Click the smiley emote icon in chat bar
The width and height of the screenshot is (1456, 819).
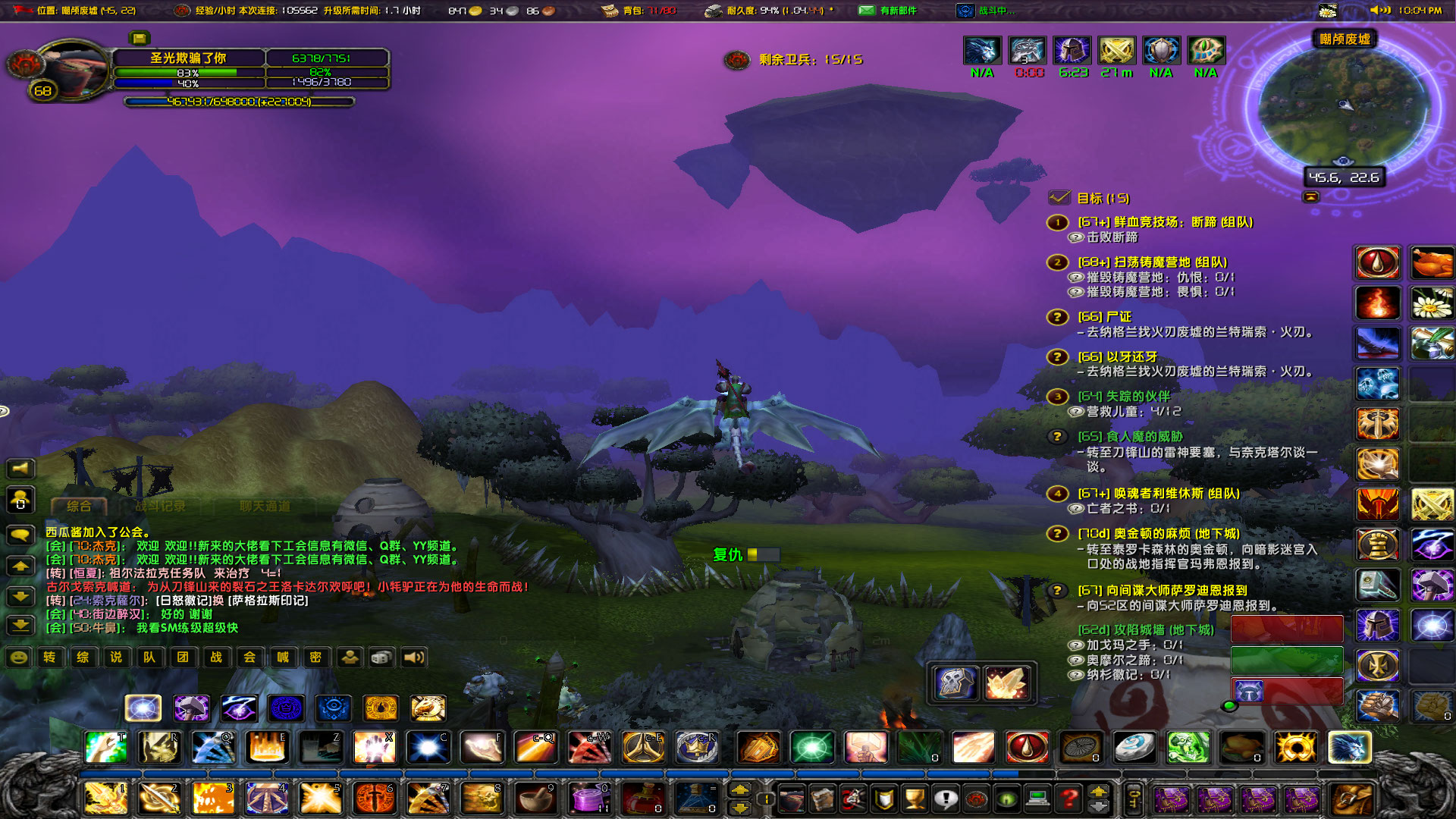point(18,658)
